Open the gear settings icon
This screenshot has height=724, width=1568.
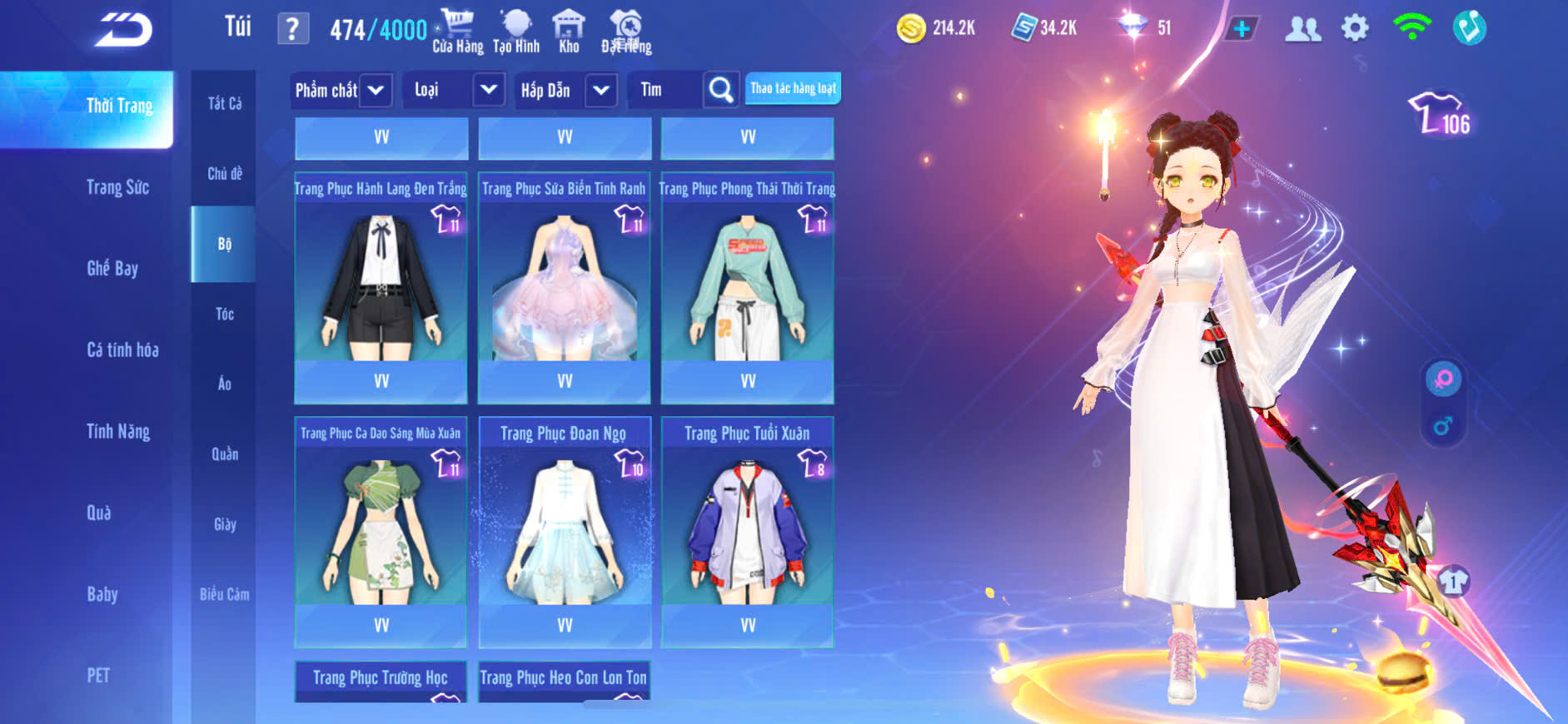(1355, 28)
